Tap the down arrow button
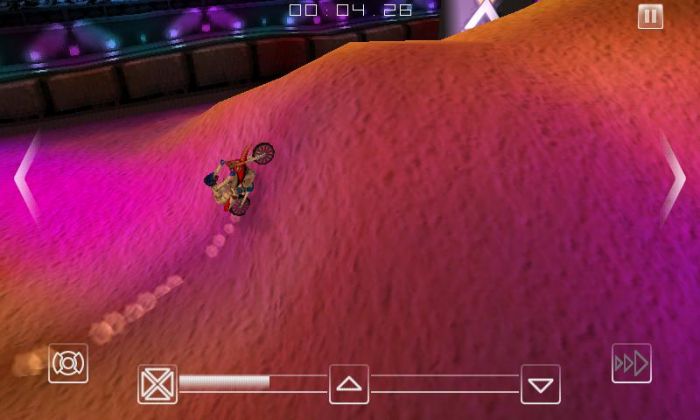This screenshot has width=700, height=420. coord(540,384)
